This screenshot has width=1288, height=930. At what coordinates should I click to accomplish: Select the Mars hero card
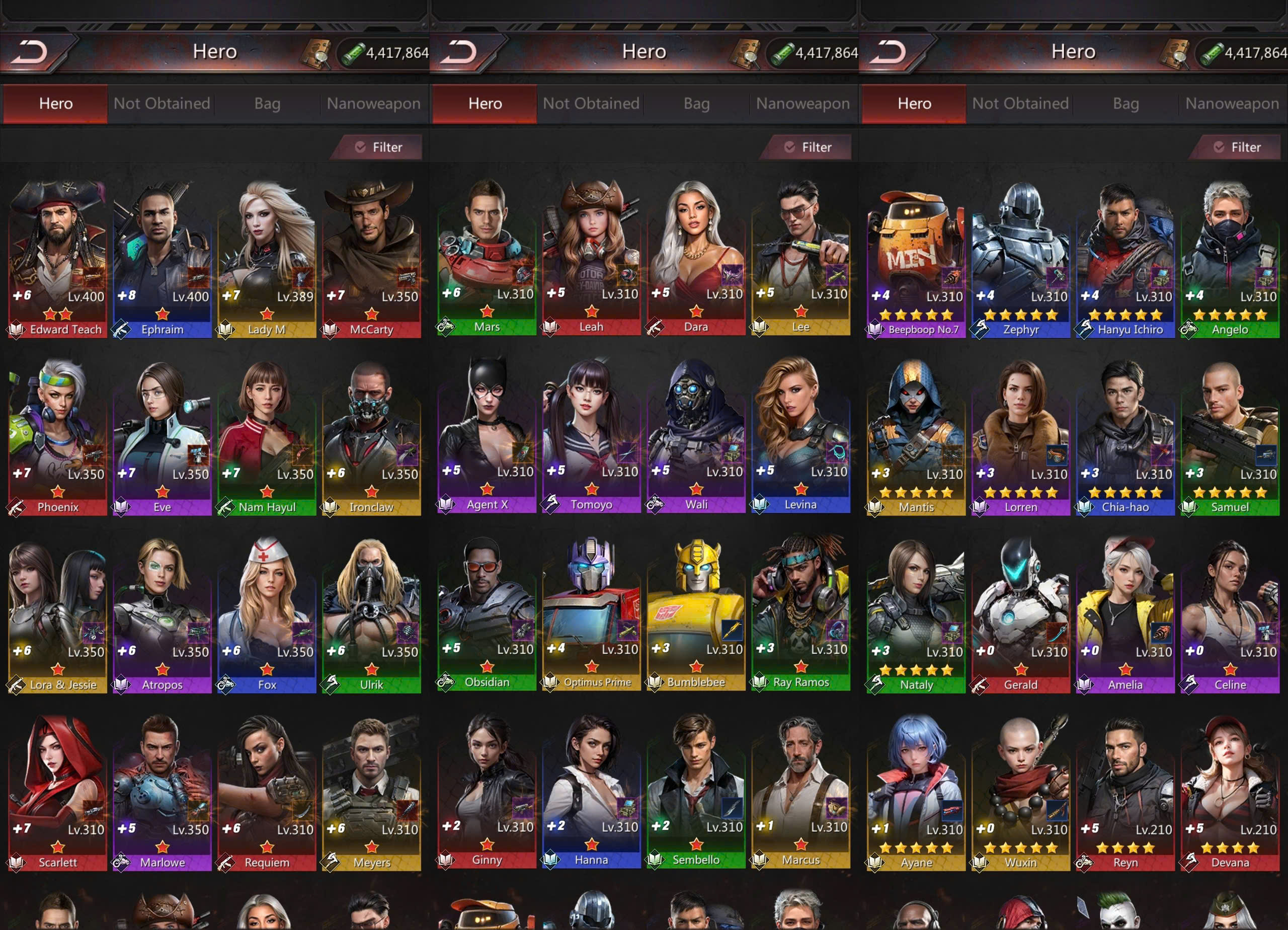tap(487, 256)
